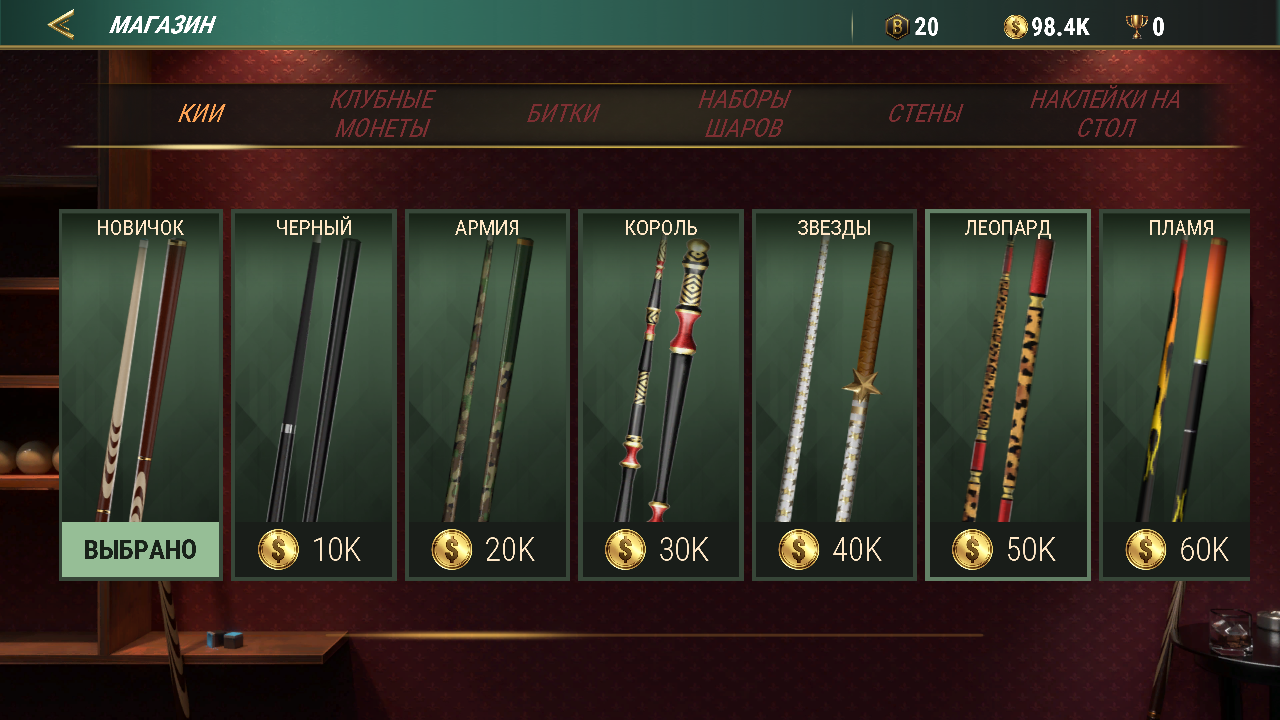The image size is (1280, 720).
Task: Switch to the Битки category
Action: tap(563, 114)
